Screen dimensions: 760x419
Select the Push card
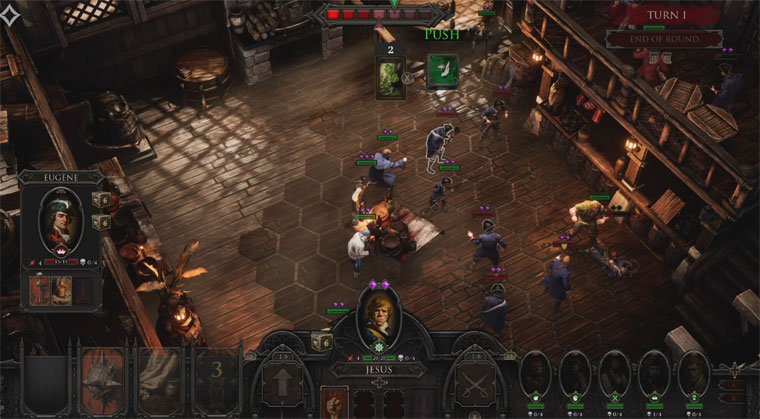tap(442, 72)
